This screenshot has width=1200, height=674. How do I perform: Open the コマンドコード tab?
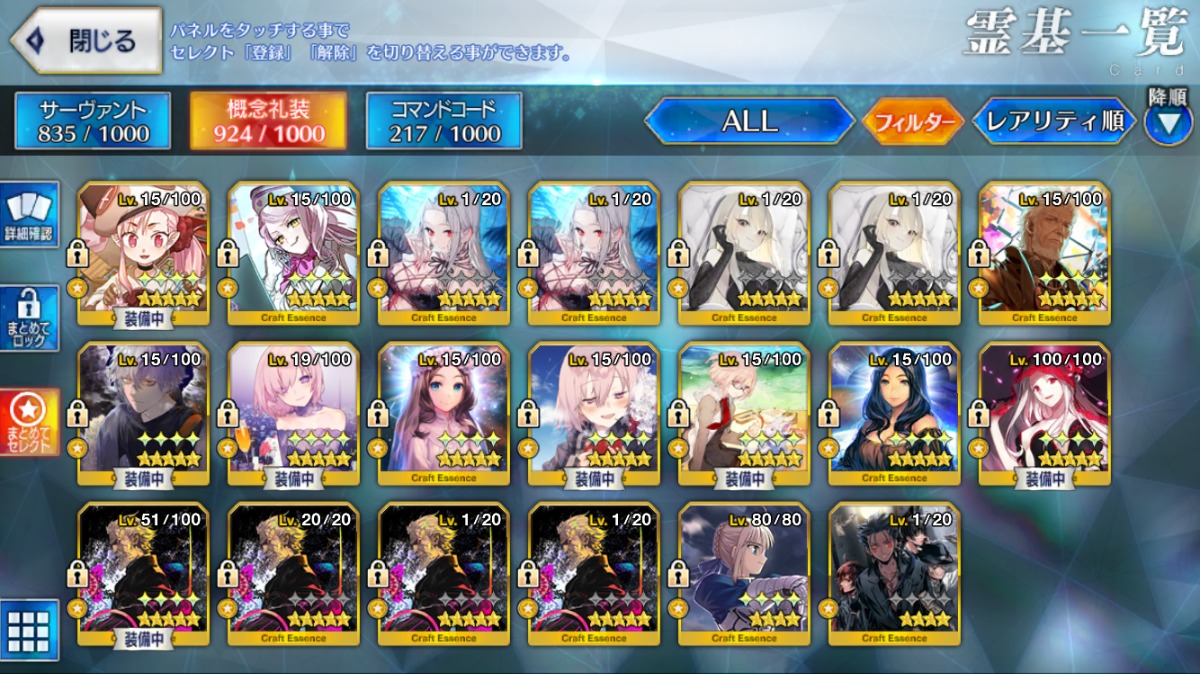(444, 121)
